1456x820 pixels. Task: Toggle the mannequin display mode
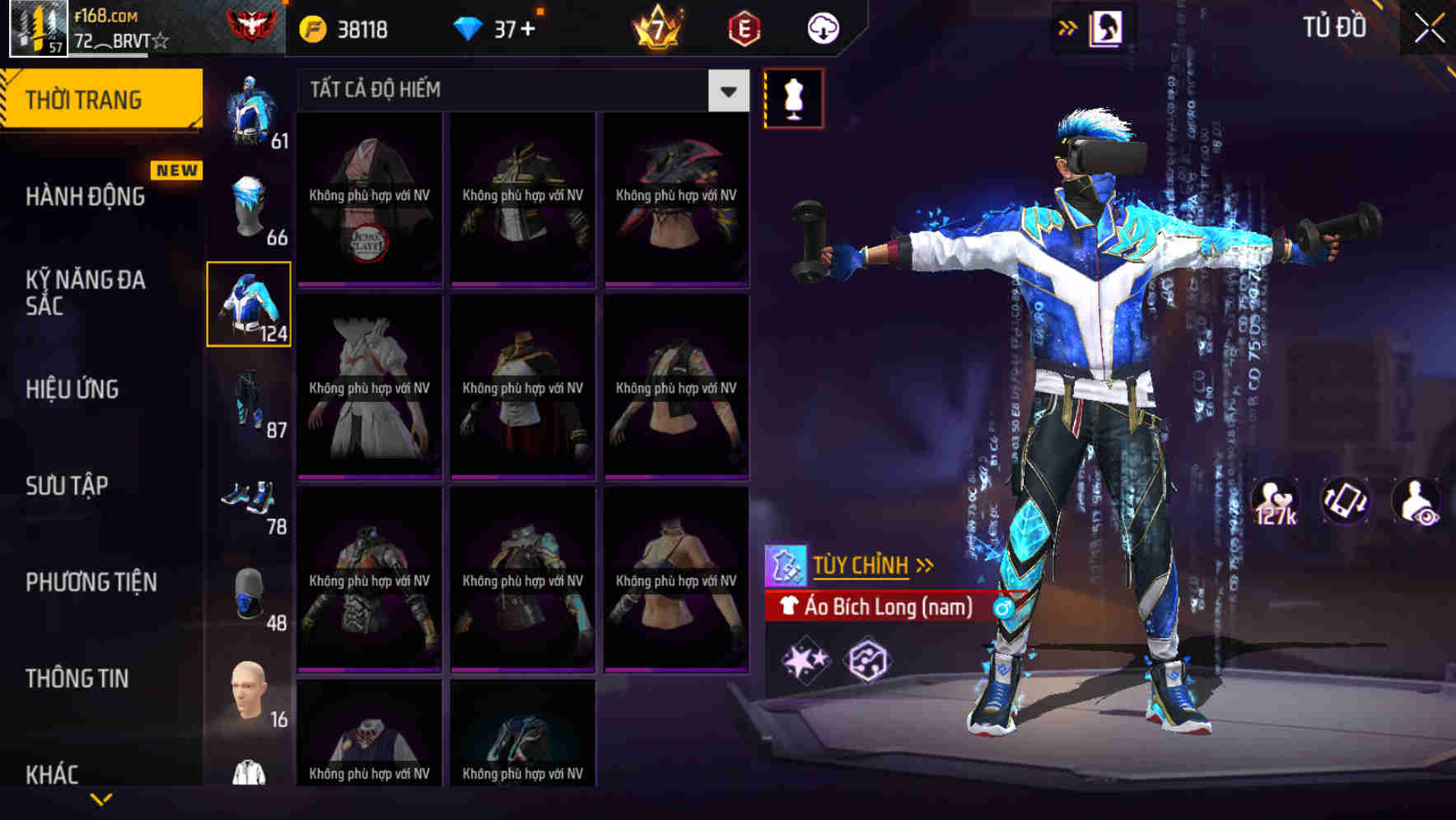point(793,97)
